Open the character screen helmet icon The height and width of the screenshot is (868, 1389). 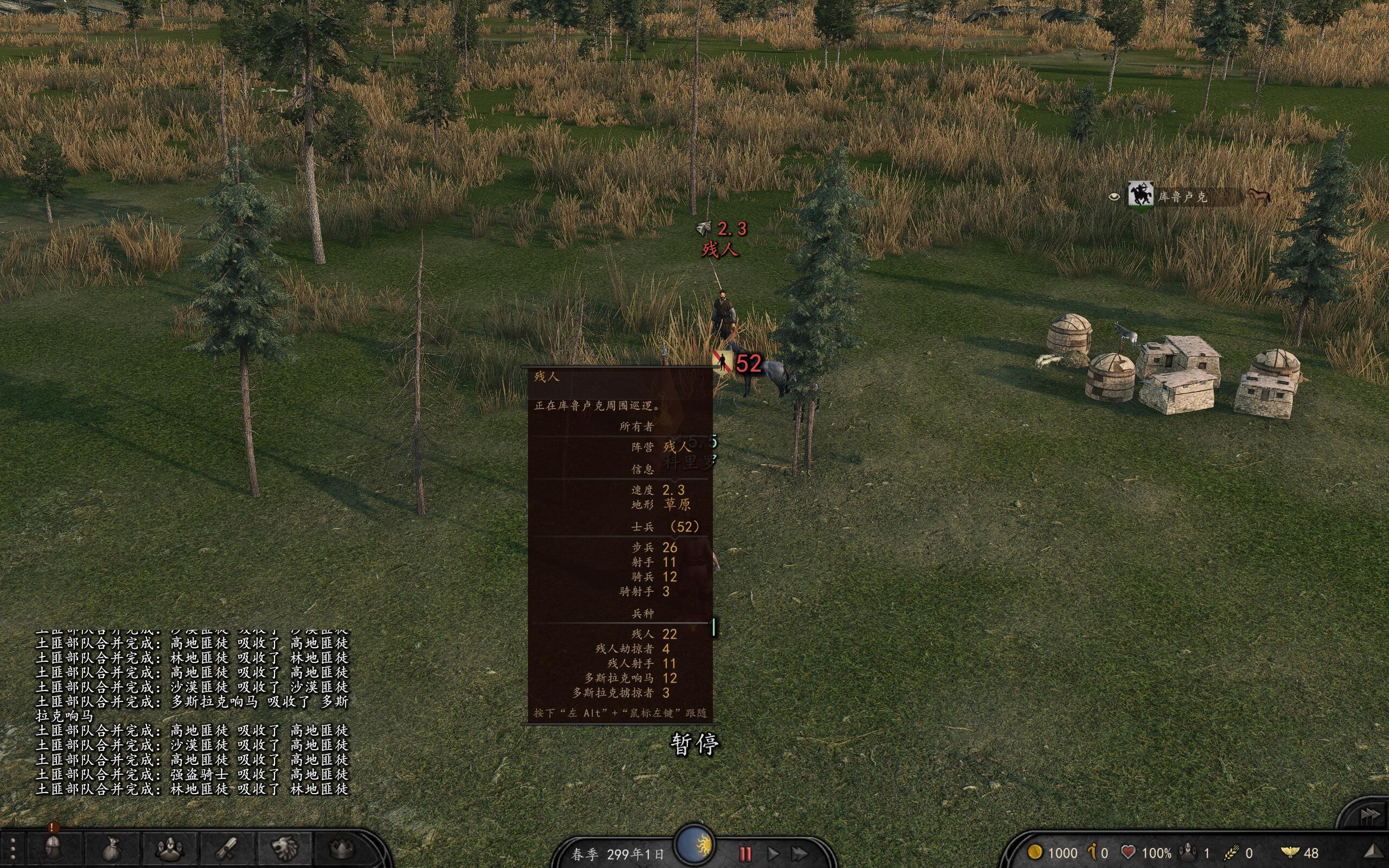point(53,848)
